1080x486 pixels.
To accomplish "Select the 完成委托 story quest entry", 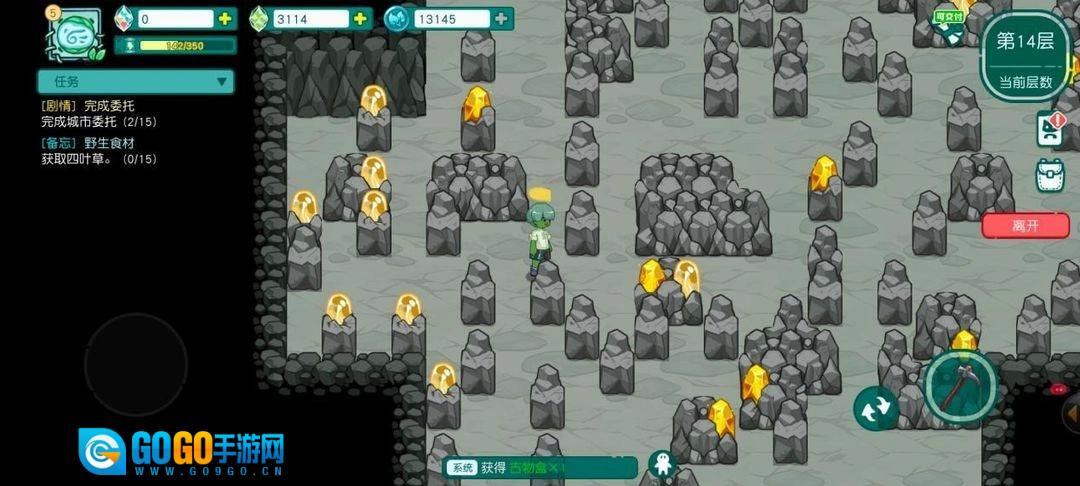I will coord(98,113).
